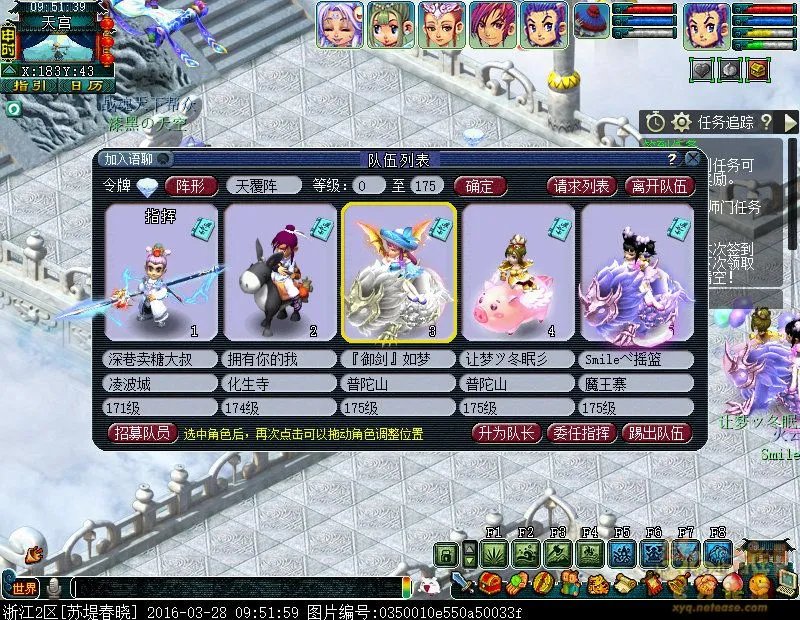The image size is (800, 620).
Task: Click the 委任指挥 appoint commander button
Action: [581, 433]
